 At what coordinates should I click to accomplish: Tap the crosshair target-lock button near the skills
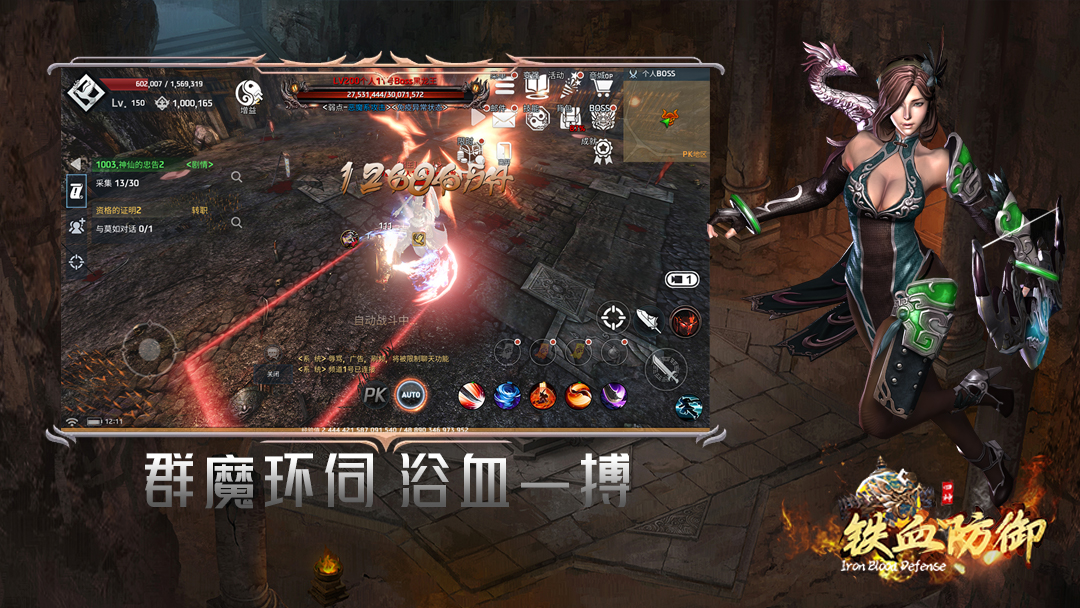pyautogui.click(x=612, y=319)
